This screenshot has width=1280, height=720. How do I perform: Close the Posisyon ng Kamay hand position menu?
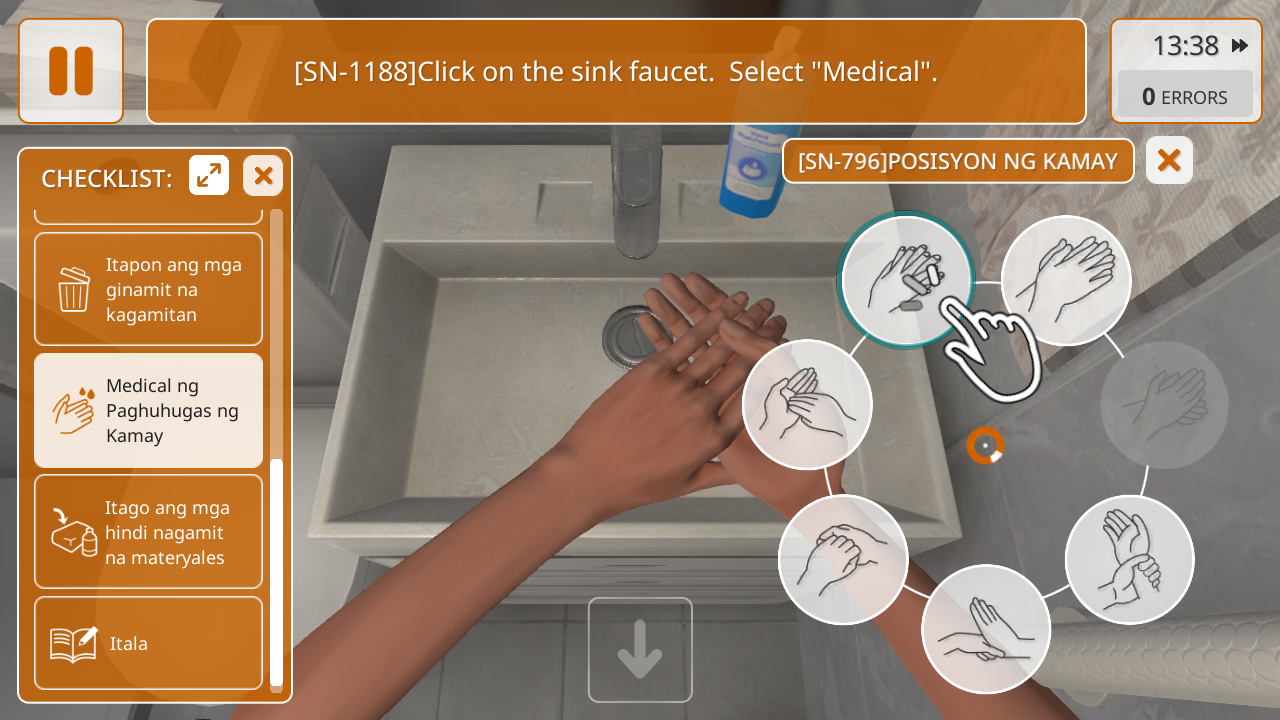(x=1169, y=161)
